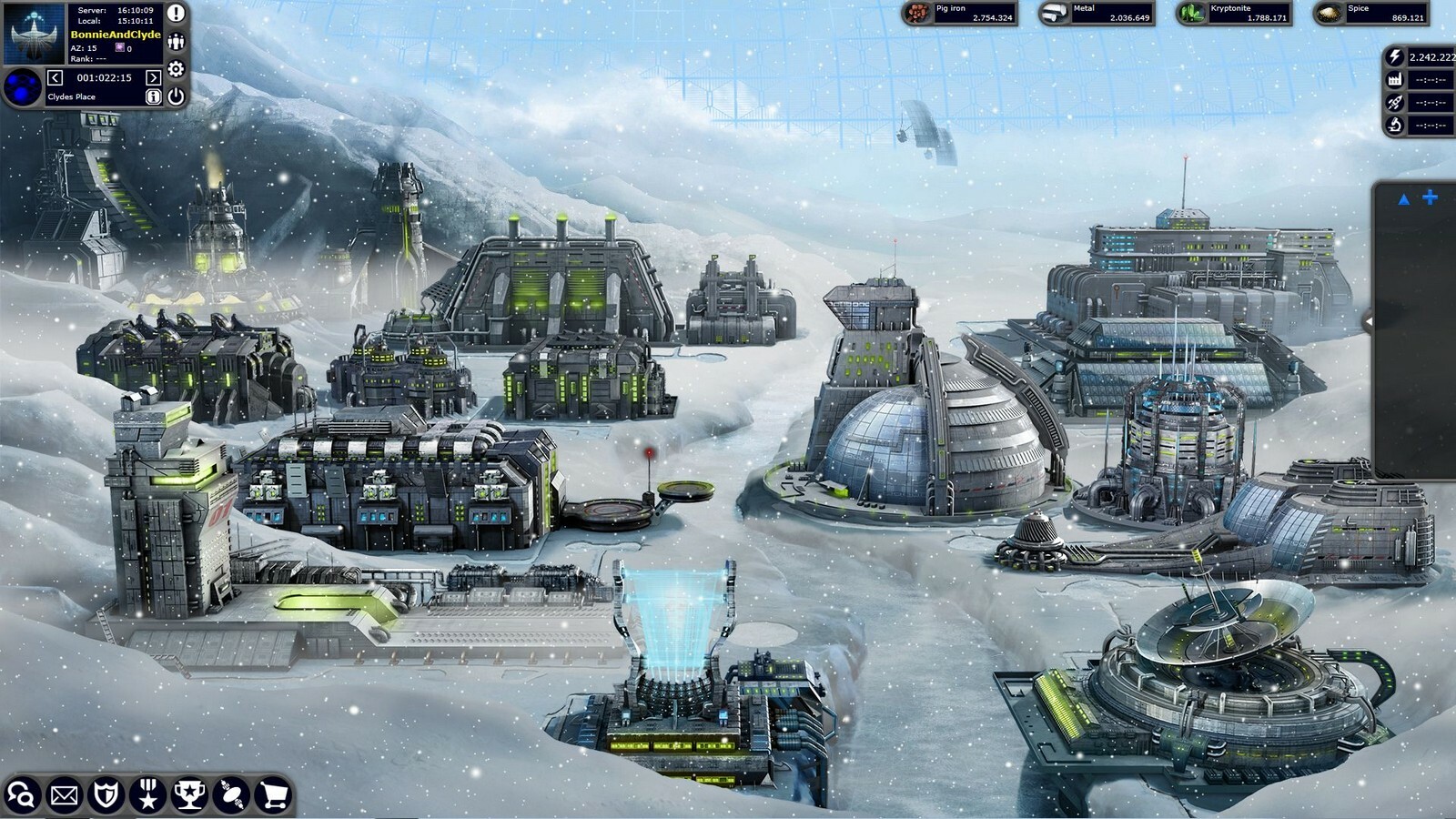Open the shop via shopping cart icon
The height and width of the screenshot is (819, 1456).
coord(272,794)
